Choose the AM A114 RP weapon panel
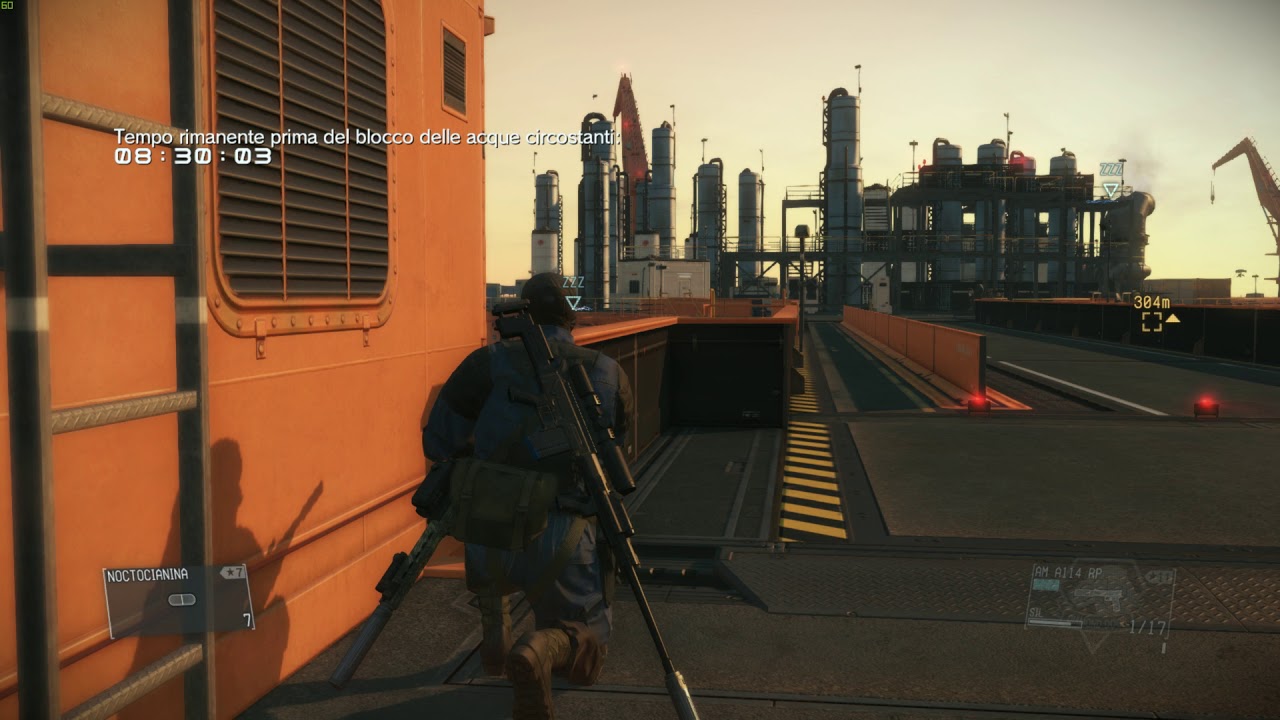Image resolution: width=1280 pixels, height=720 pixels. pos(1099,597)
